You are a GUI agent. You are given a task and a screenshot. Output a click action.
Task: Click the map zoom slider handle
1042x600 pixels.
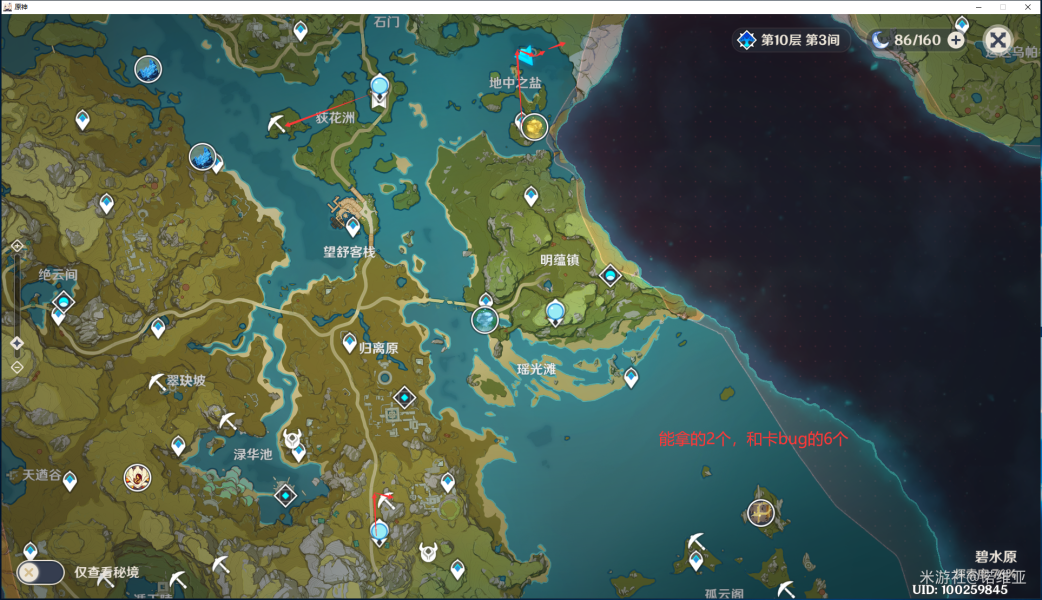point(17,343)
